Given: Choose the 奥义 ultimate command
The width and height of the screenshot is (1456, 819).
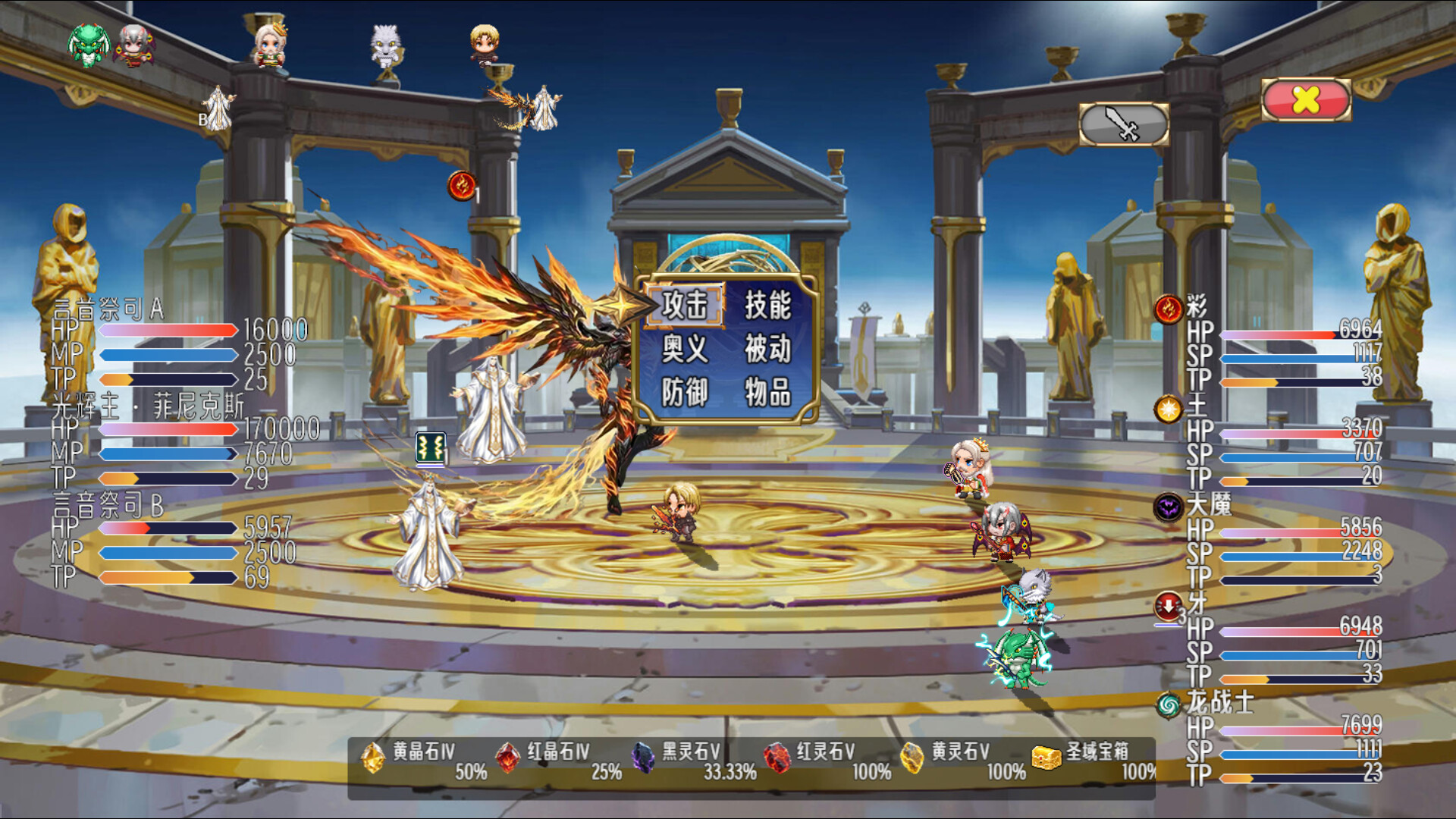Looking at the screenshot, I should click(x=685, y=350).
